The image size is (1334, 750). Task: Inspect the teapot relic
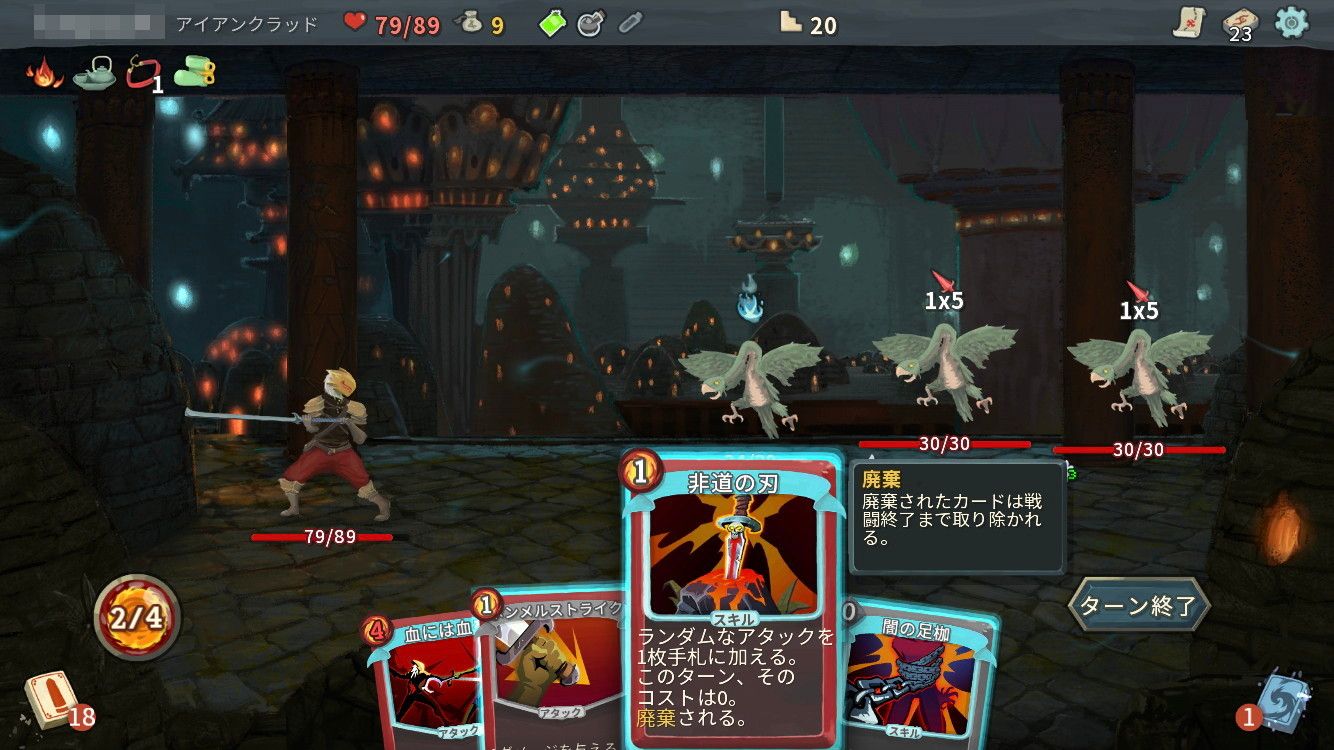(94, 73)
